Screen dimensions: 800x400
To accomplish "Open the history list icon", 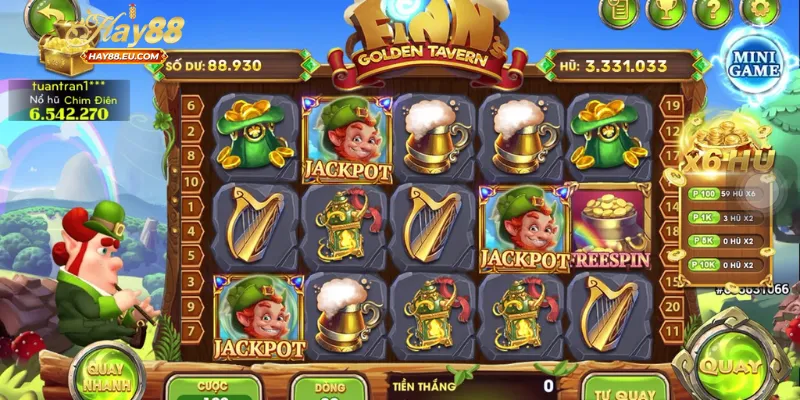I will (x=619, y=11).
